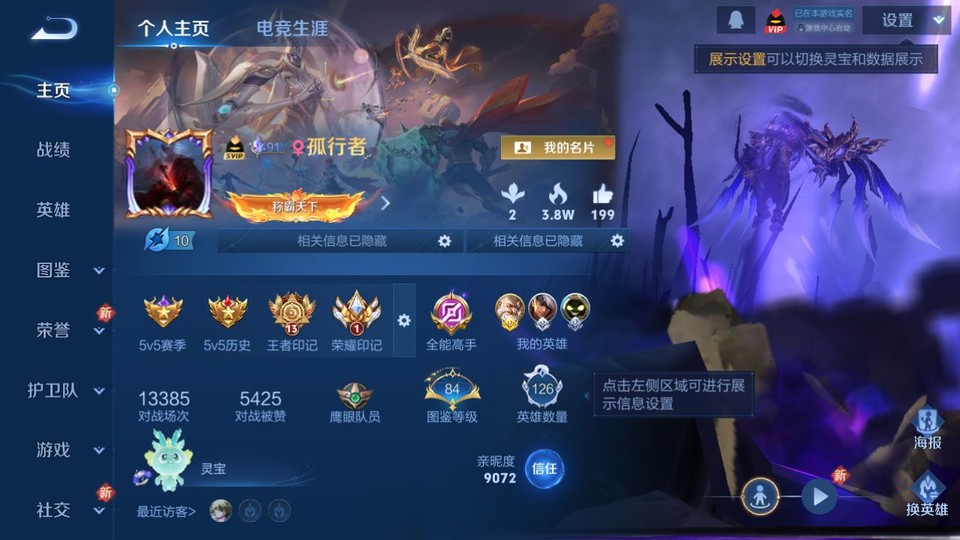
Task: Switch to the 电竞生涯 tab
Action: [x=292, y=29]
